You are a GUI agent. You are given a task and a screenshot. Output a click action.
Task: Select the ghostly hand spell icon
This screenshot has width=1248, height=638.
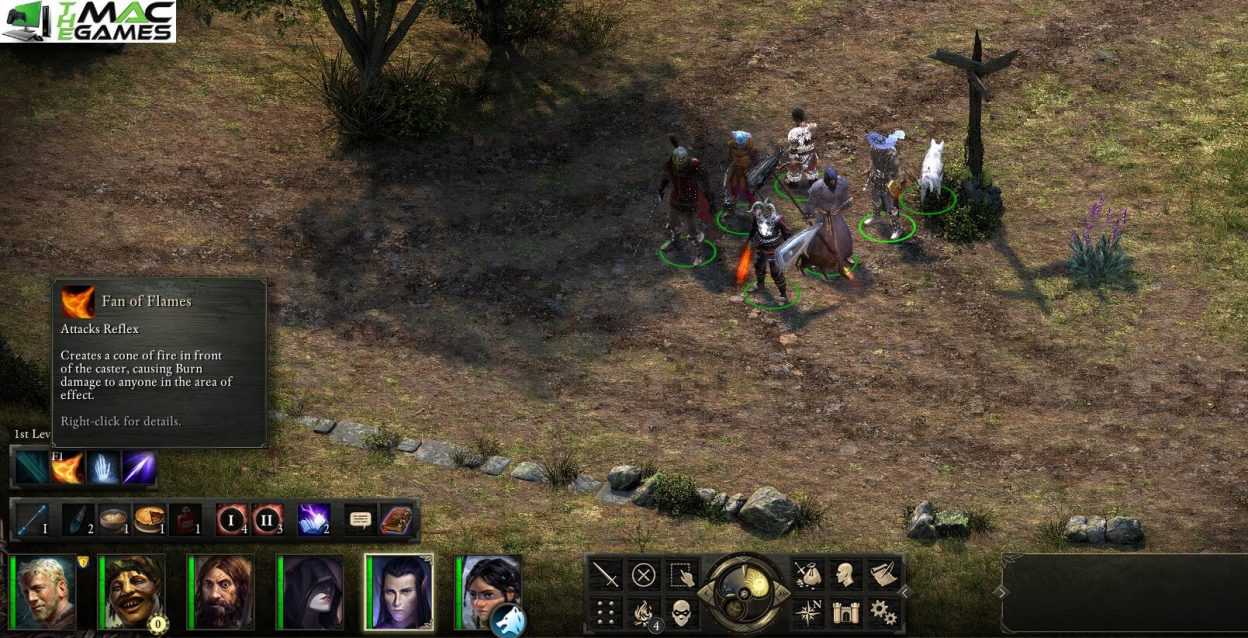click(x=104, y=468)
